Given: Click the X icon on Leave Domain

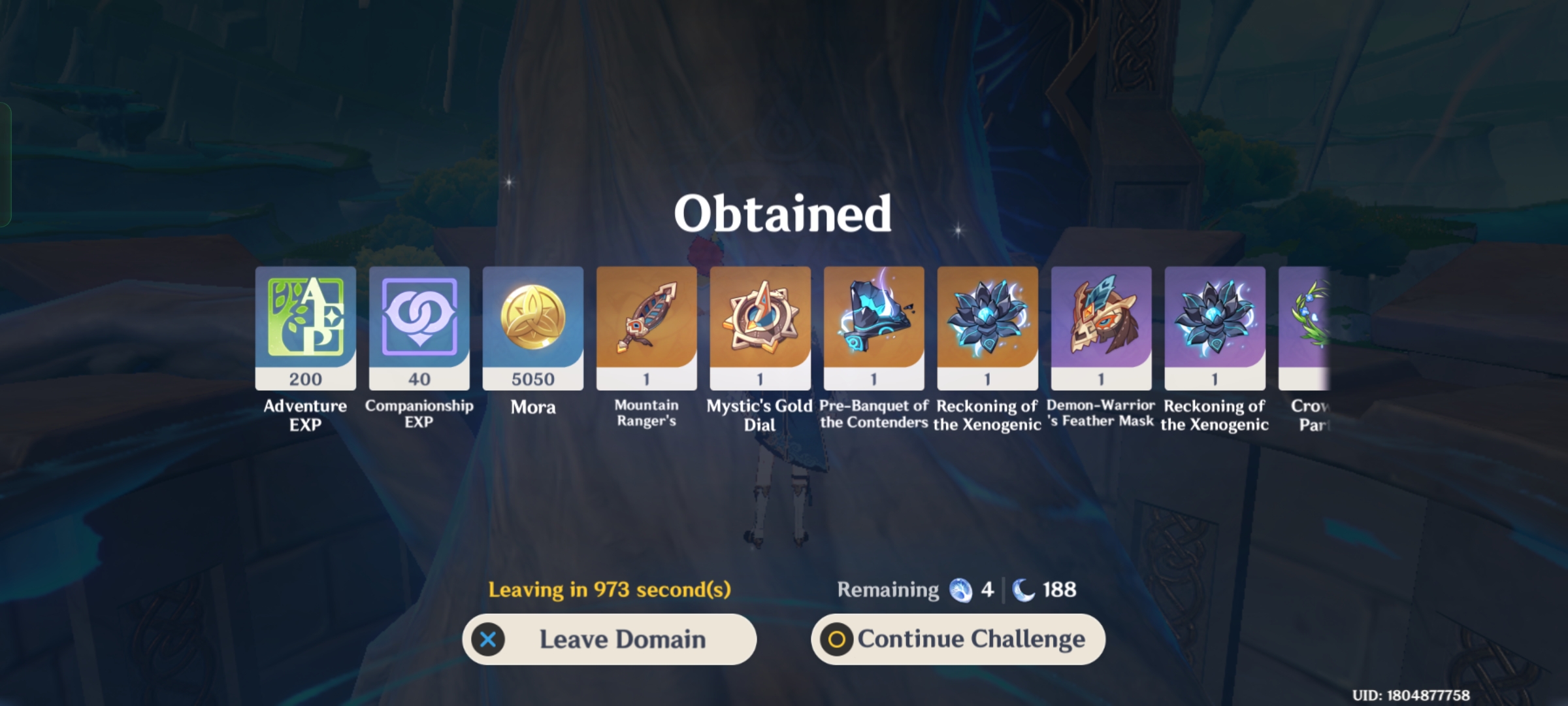Looking at the screenshot, I should [487, 639].
